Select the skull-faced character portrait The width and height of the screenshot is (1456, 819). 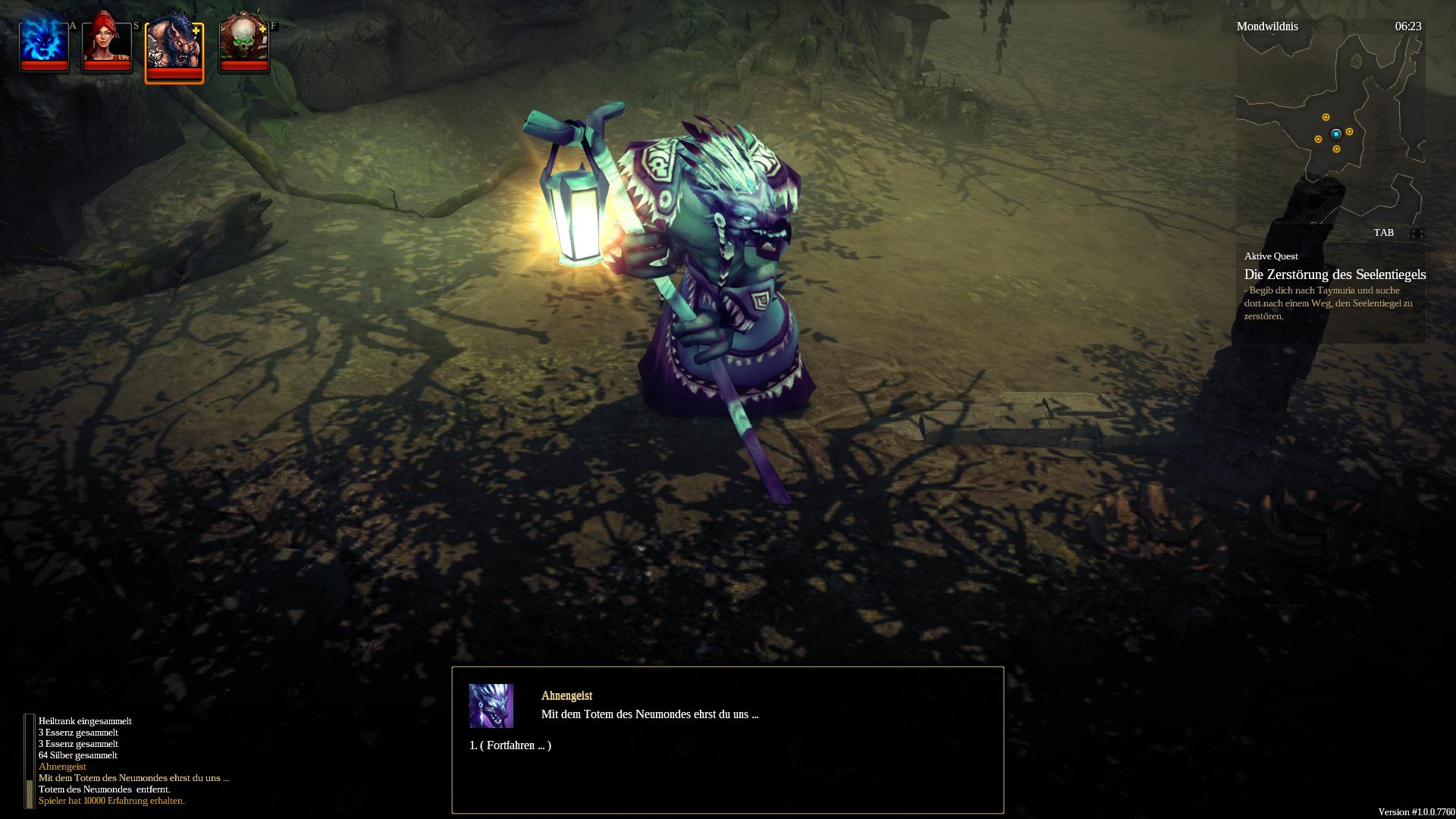[243, 45]
